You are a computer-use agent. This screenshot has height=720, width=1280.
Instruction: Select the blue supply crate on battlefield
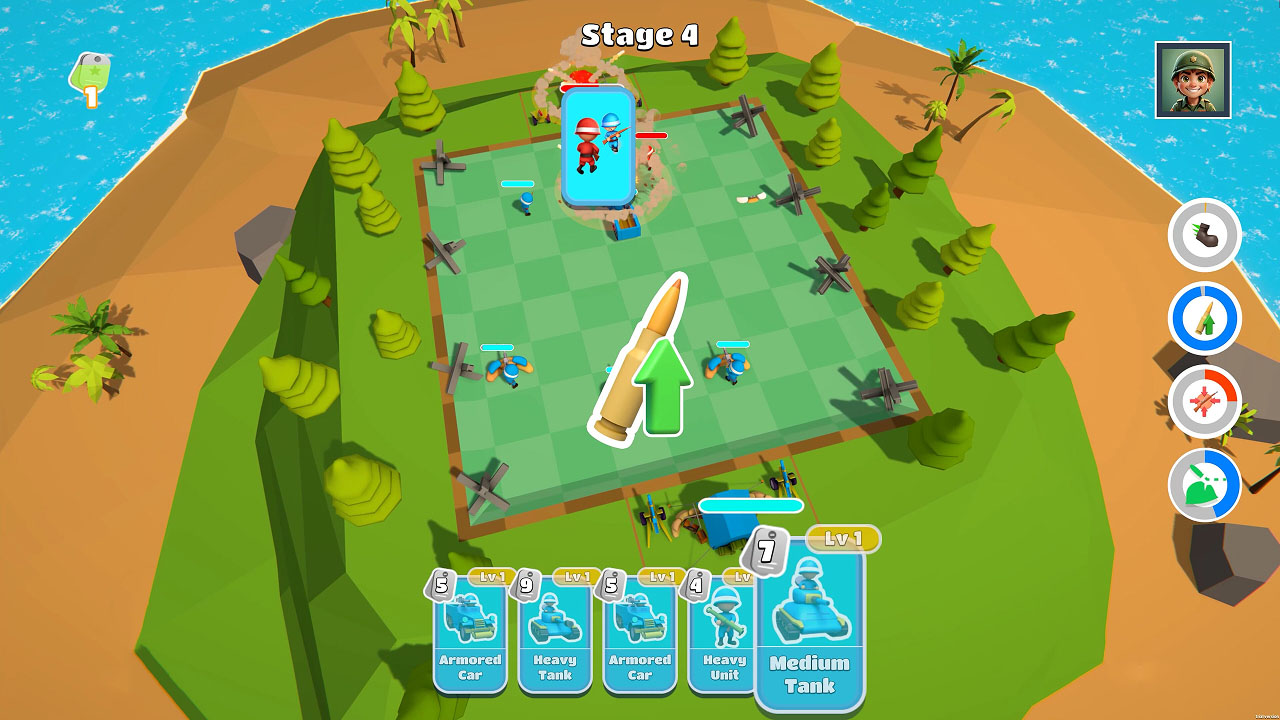[x=625, y=227]
